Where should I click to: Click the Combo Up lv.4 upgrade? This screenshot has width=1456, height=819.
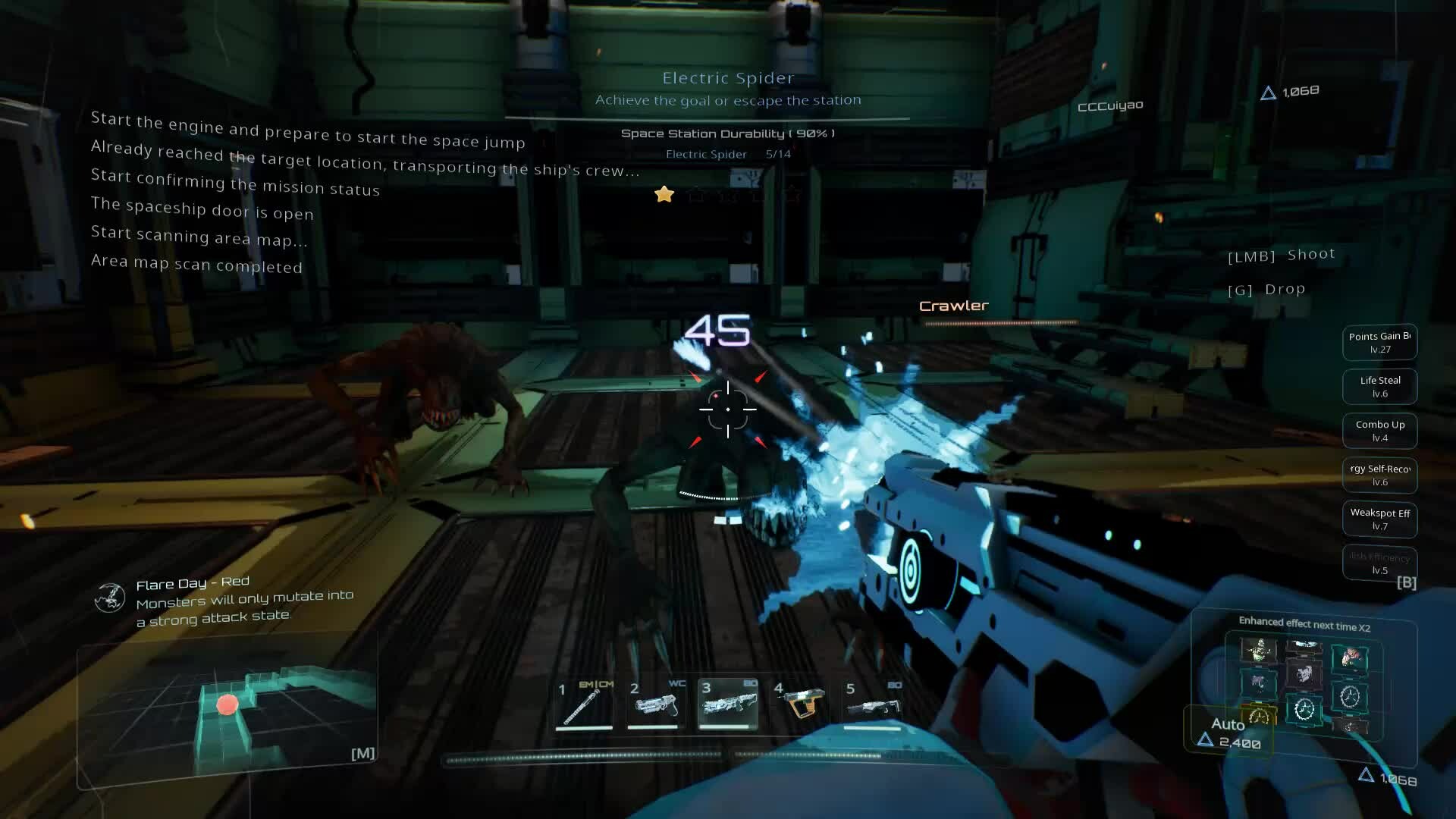click(1379, 430)
